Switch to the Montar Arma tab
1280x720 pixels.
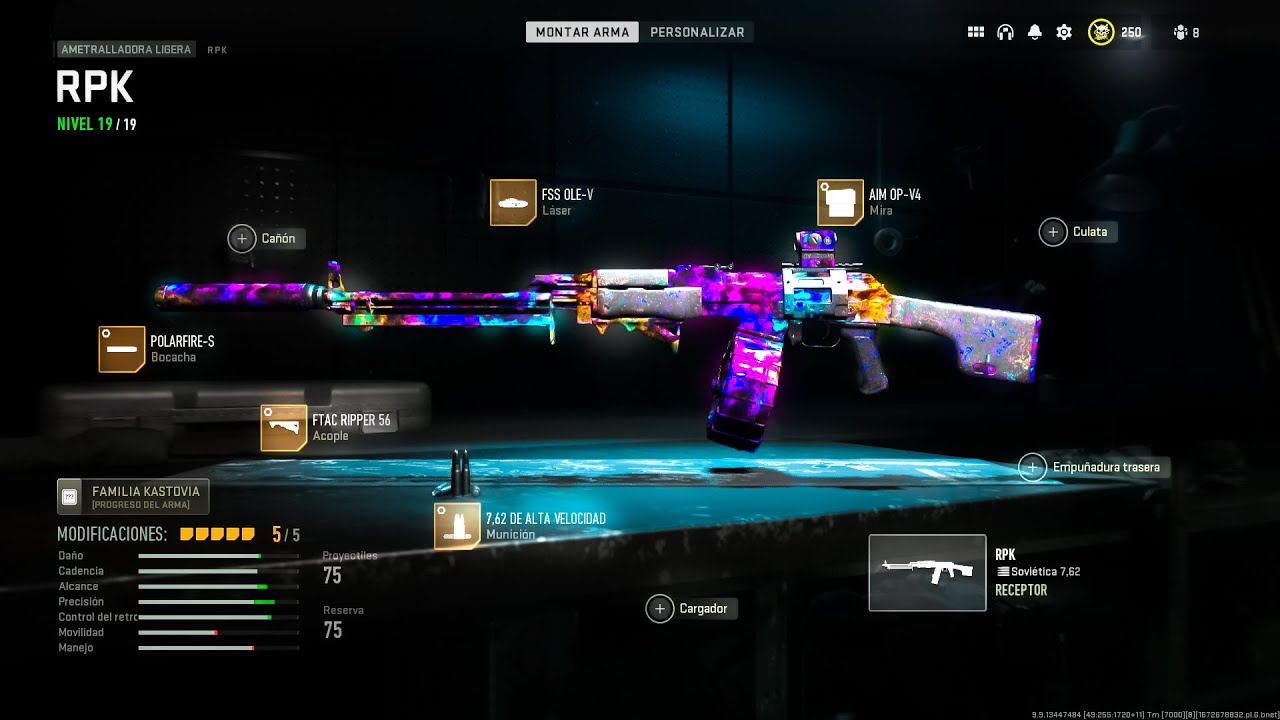point(582,32)
